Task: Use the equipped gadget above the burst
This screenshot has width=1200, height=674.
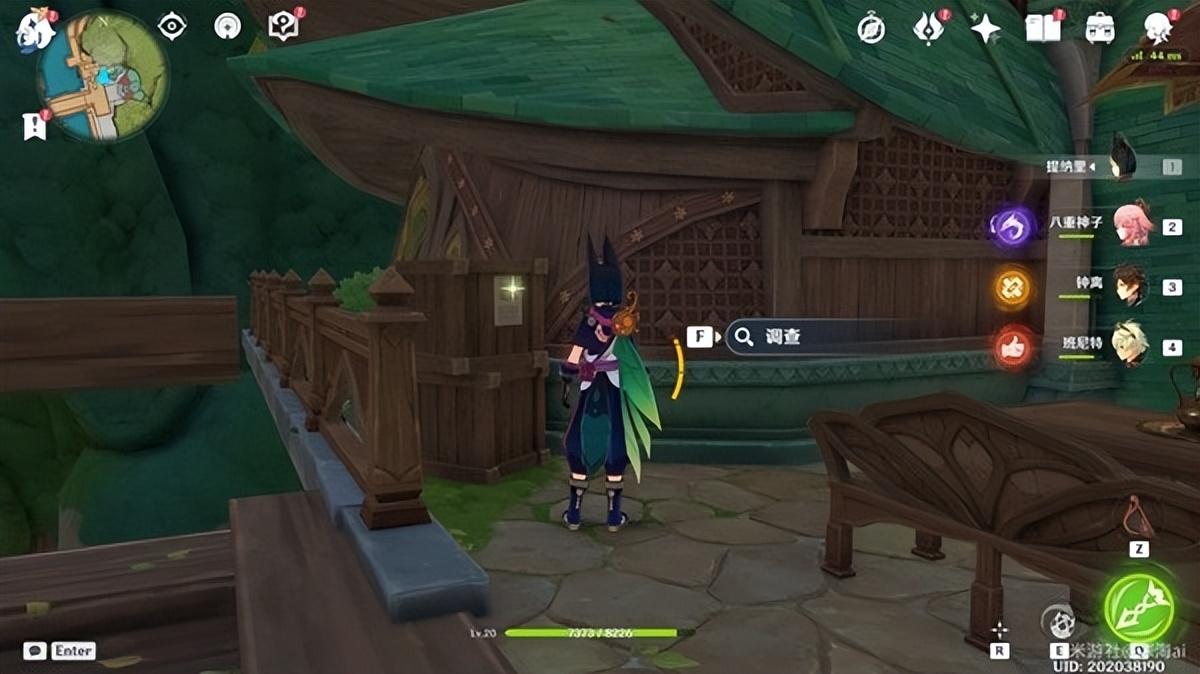Action: pyautogui.click(x=1138, y=517)
